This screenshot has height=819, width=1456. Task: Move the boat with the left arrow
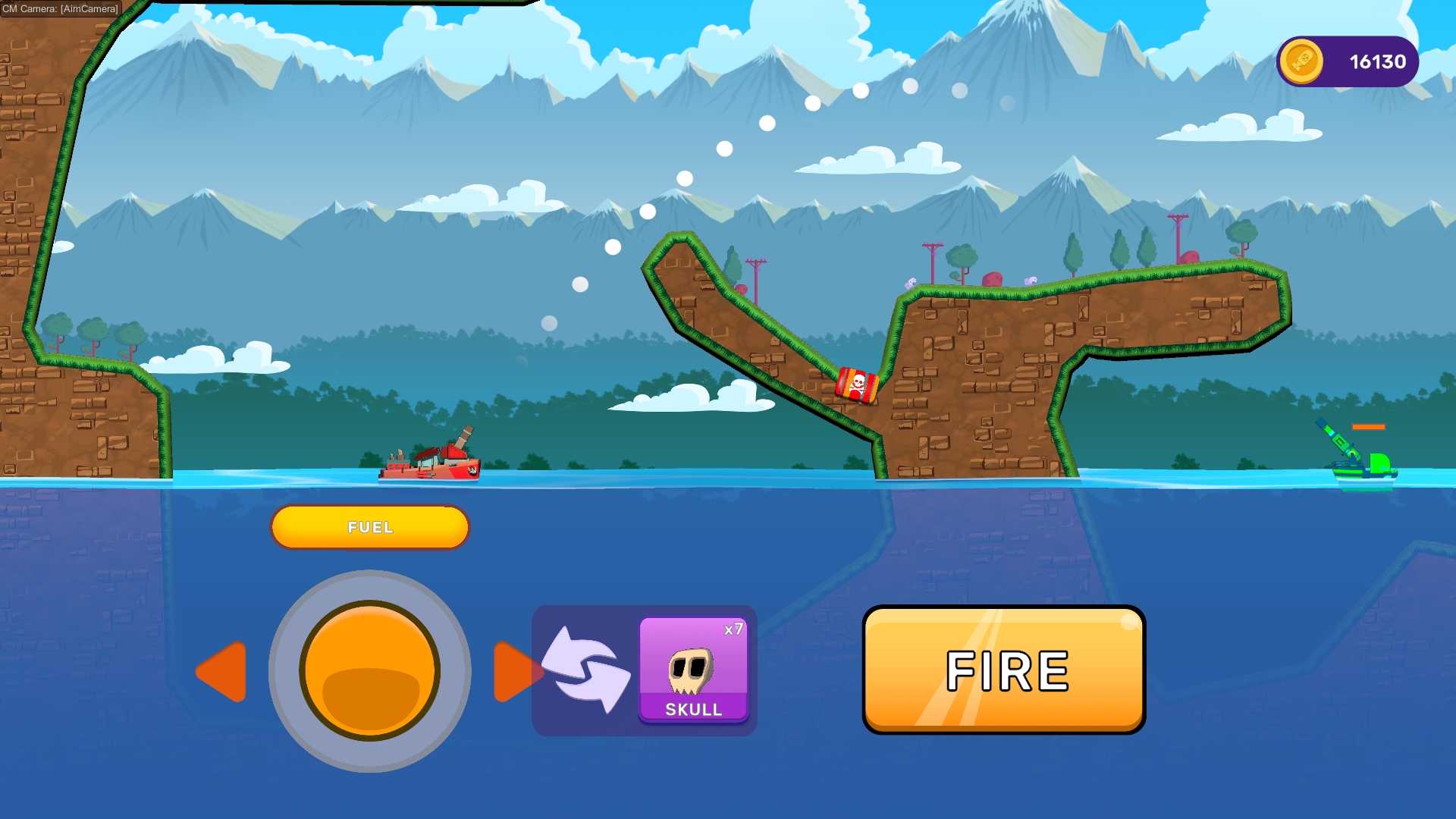(223, 671)
